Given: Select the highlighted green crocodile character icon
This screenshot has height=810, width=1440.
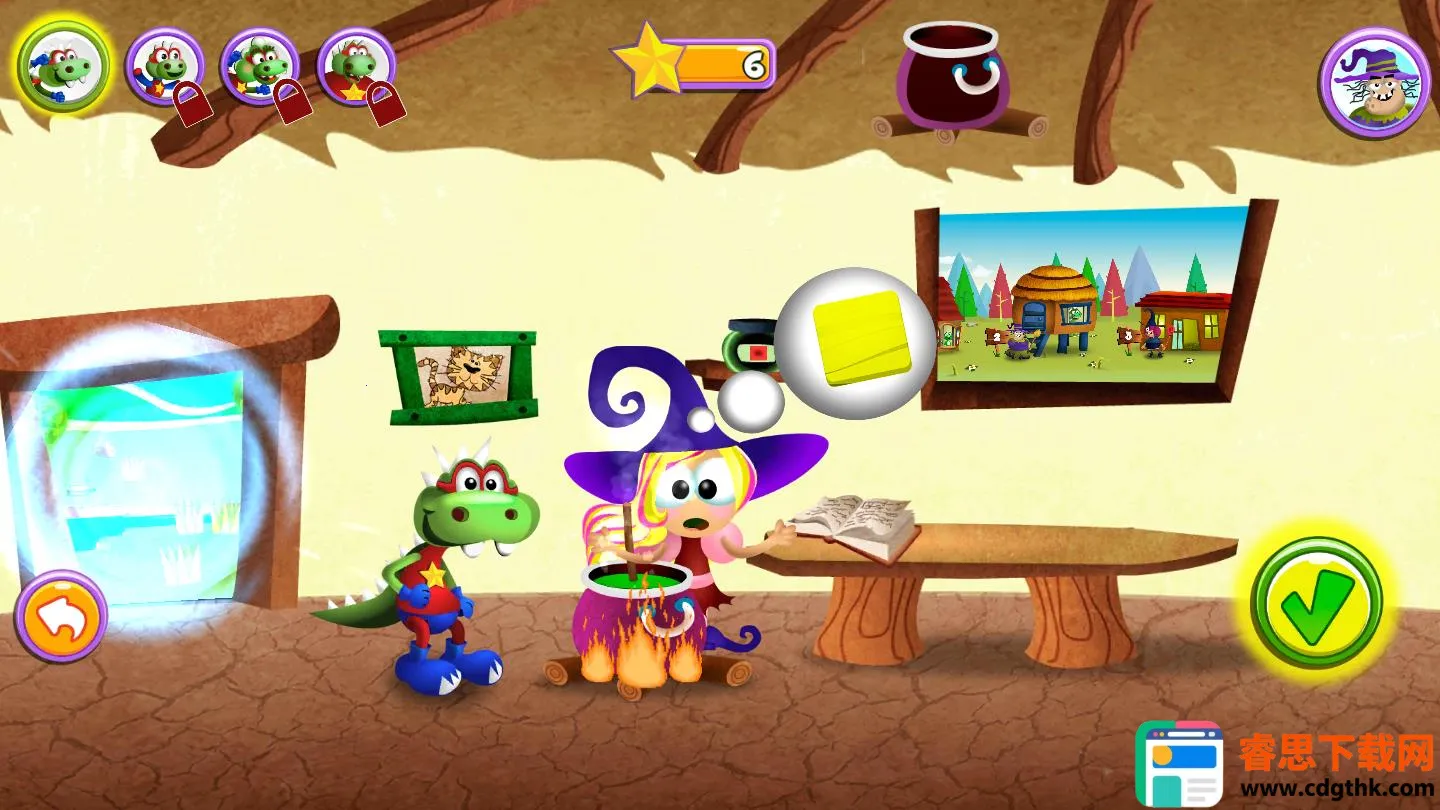Looking at the screenshot, I should tap(64, 67).
